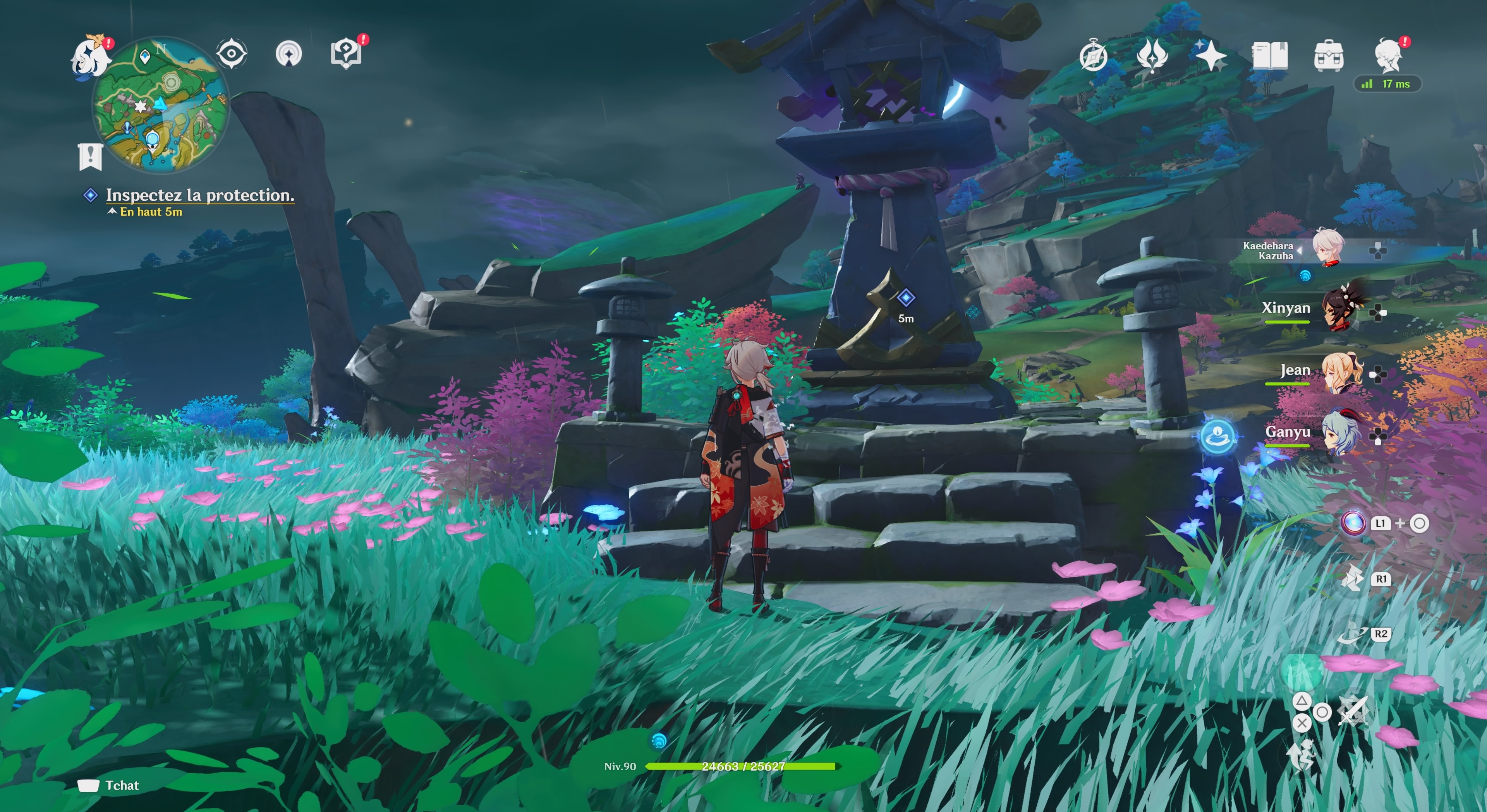The width and height of the screenshot is (1487, 812).
Task: Open the backpack inventory
Action: click(x=1328, y=56)
